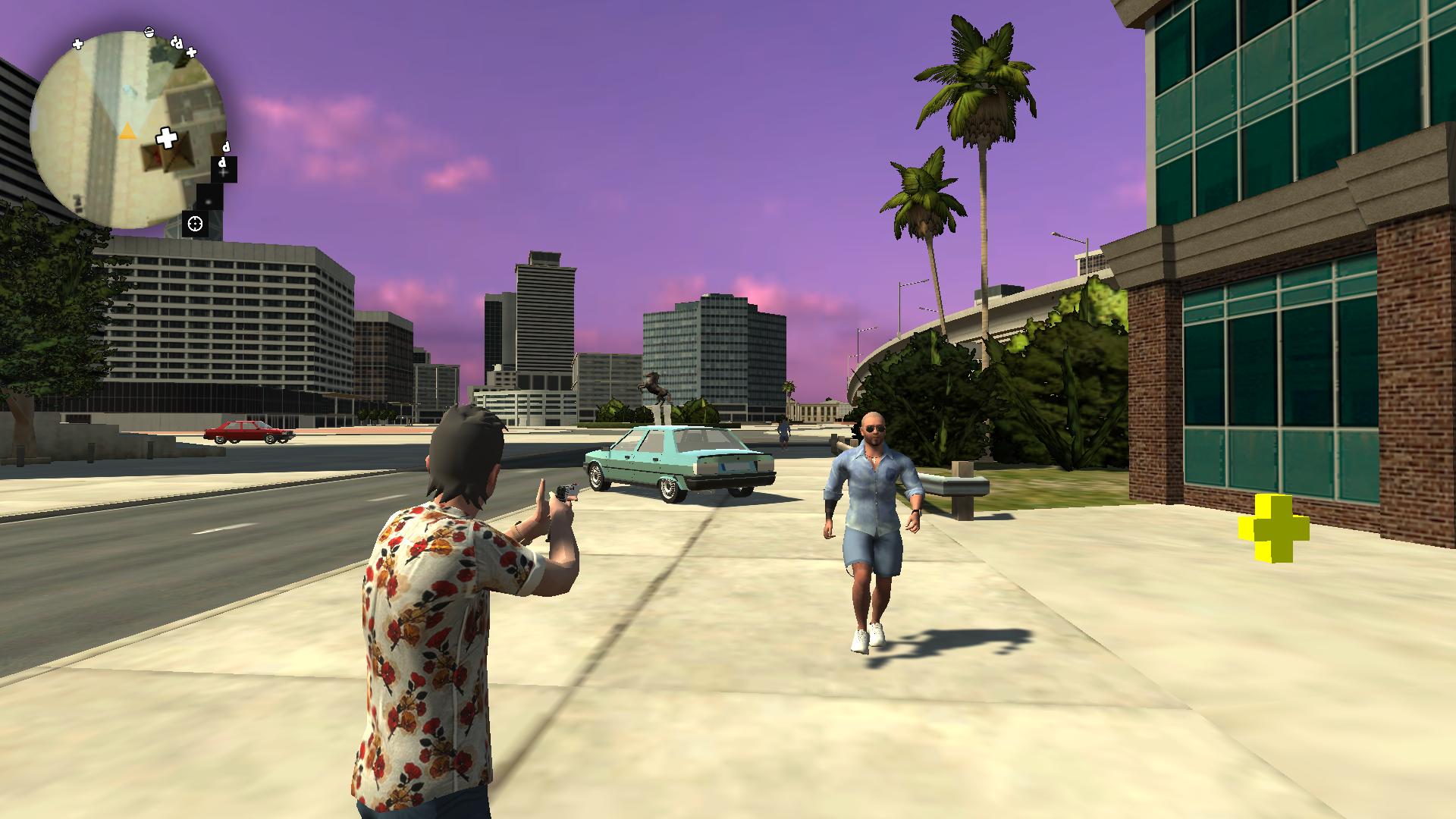Screen dimensions: 1456x819
Task: Select the helmet blip atop the minimap
Action: (x=149, y=33)
